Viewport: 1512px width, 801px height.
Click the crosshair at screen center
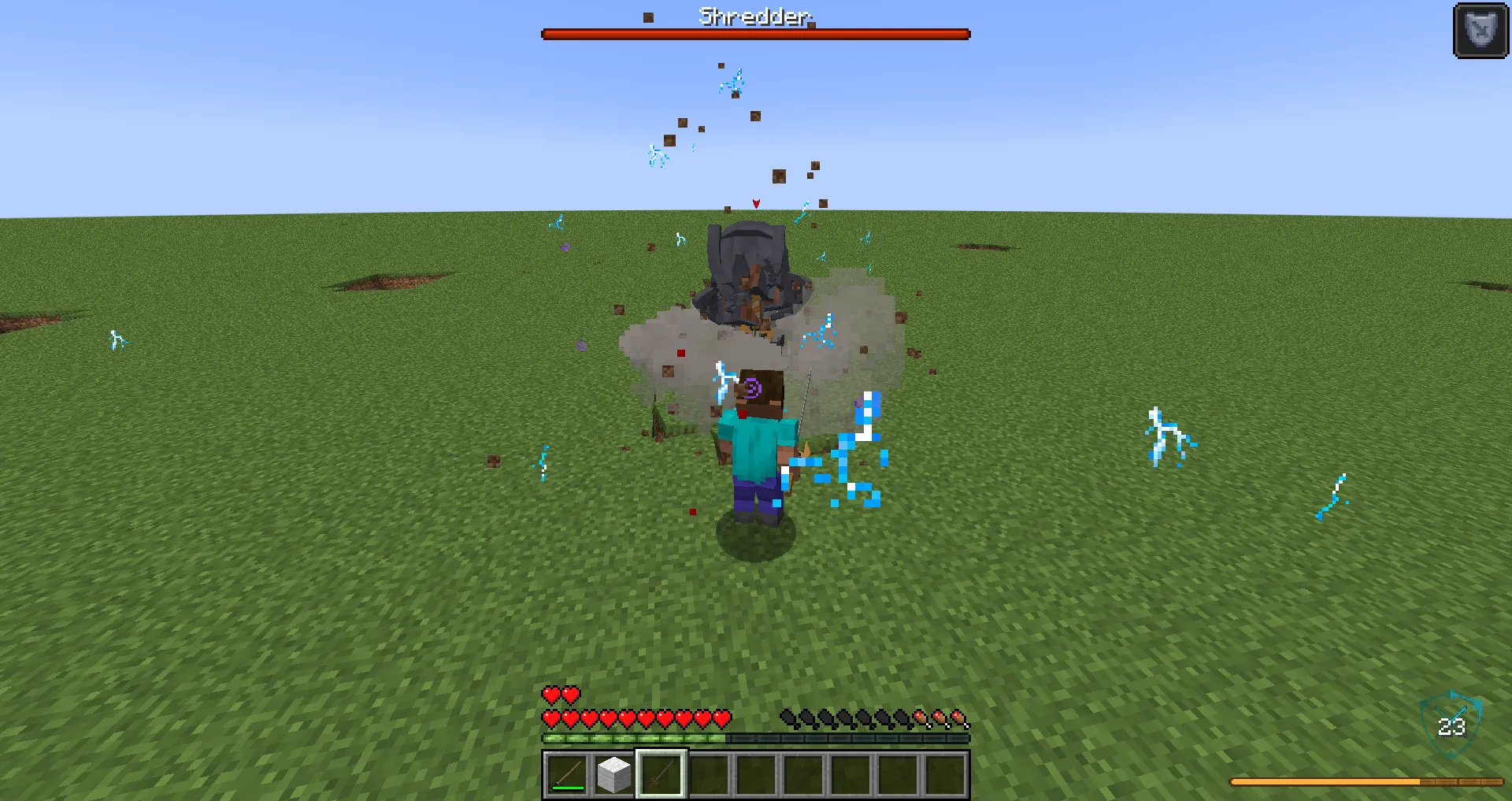pyautogui.click(x=756, y=400)
